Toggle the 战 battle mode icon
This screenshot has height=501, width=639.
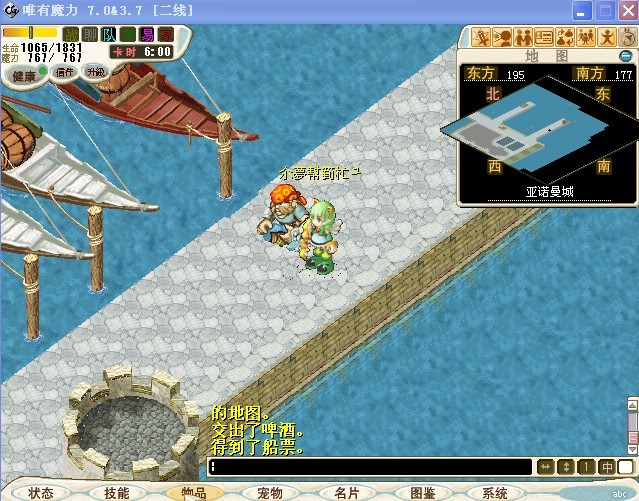click(x=71, y=35)
